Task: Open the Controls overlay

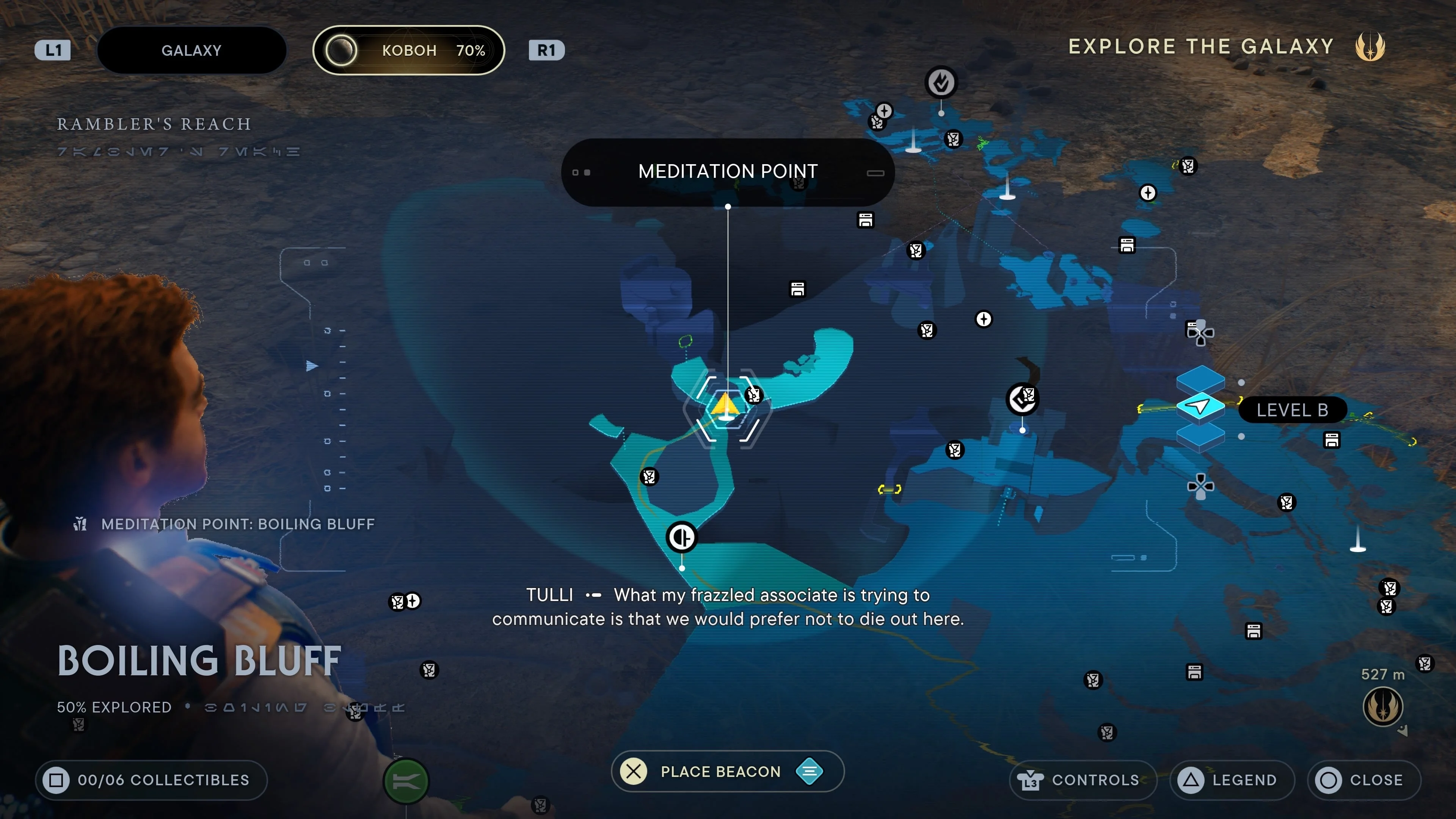Action: pyautogui.click(x=1082, y=780)
